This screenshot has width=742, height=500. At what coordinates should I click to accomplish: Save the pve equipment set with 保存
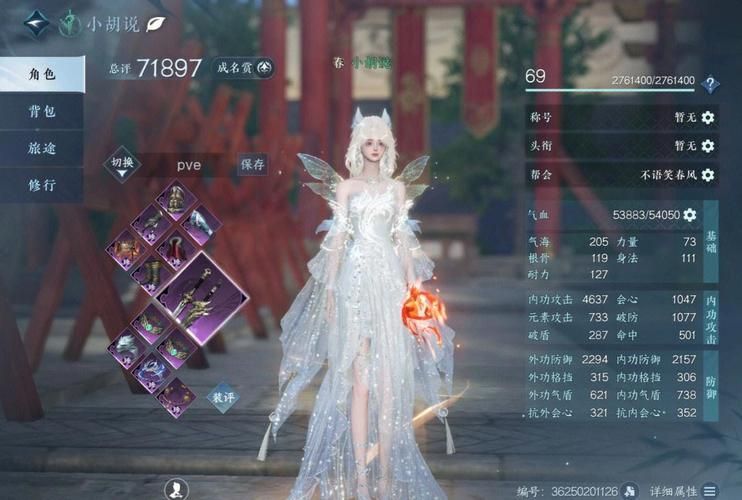252,163
